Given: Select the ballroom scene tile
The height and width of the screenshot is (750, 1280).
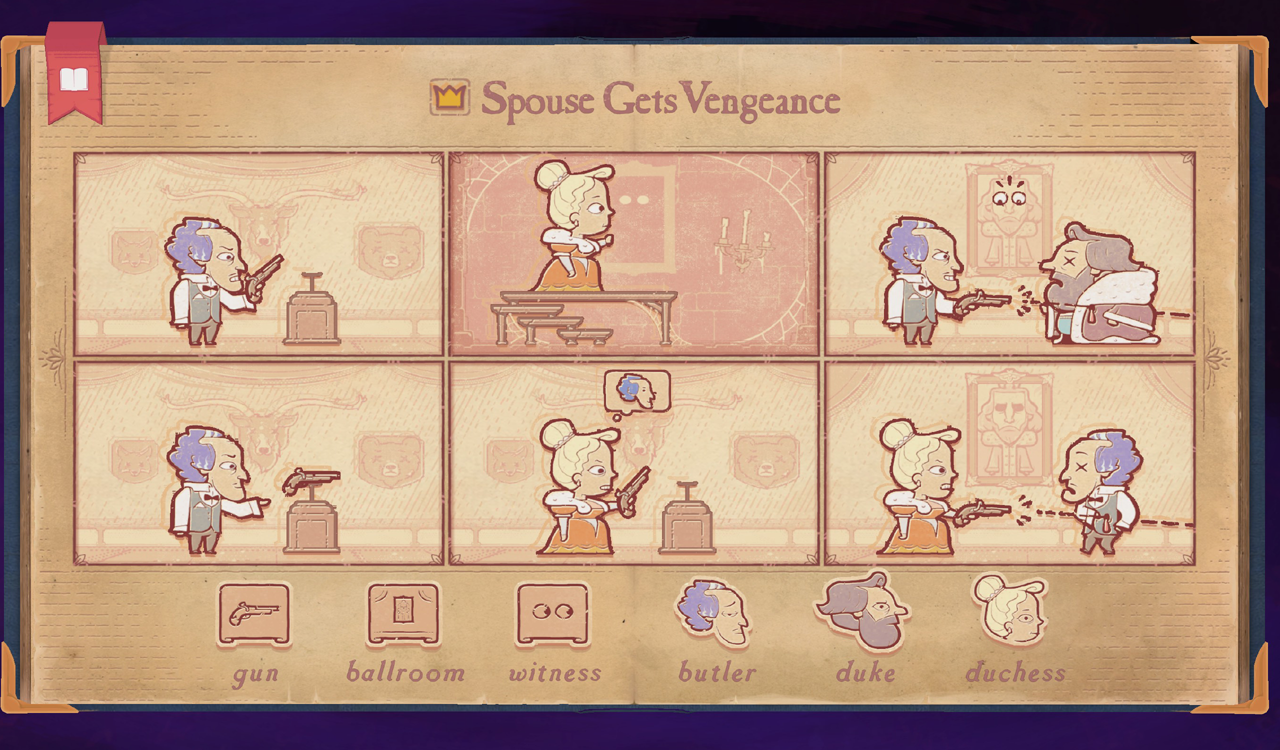Looking at the screenshot, I should [405, 612].
